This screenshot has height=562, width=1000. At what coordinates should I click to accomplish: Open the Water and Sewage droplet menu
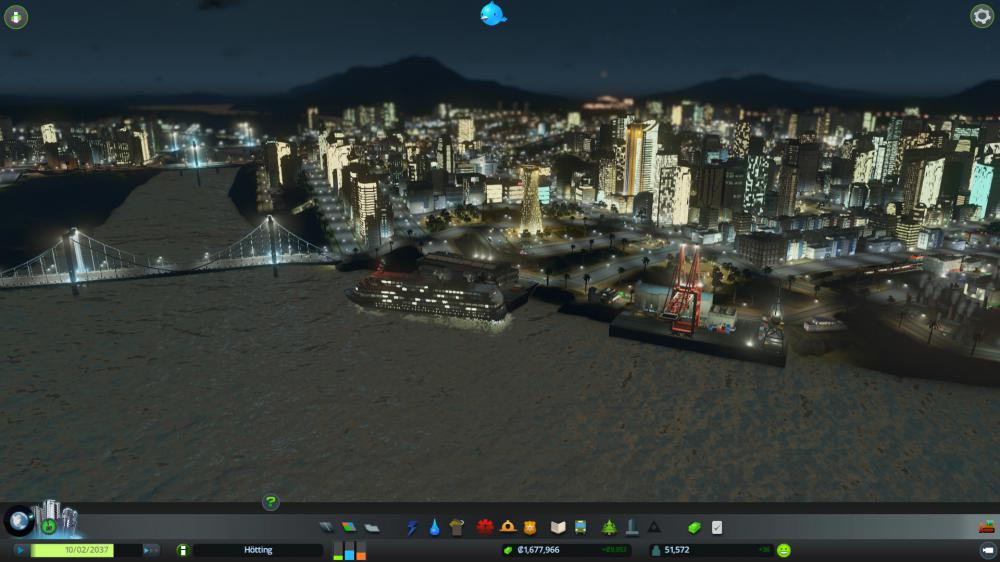434,527
